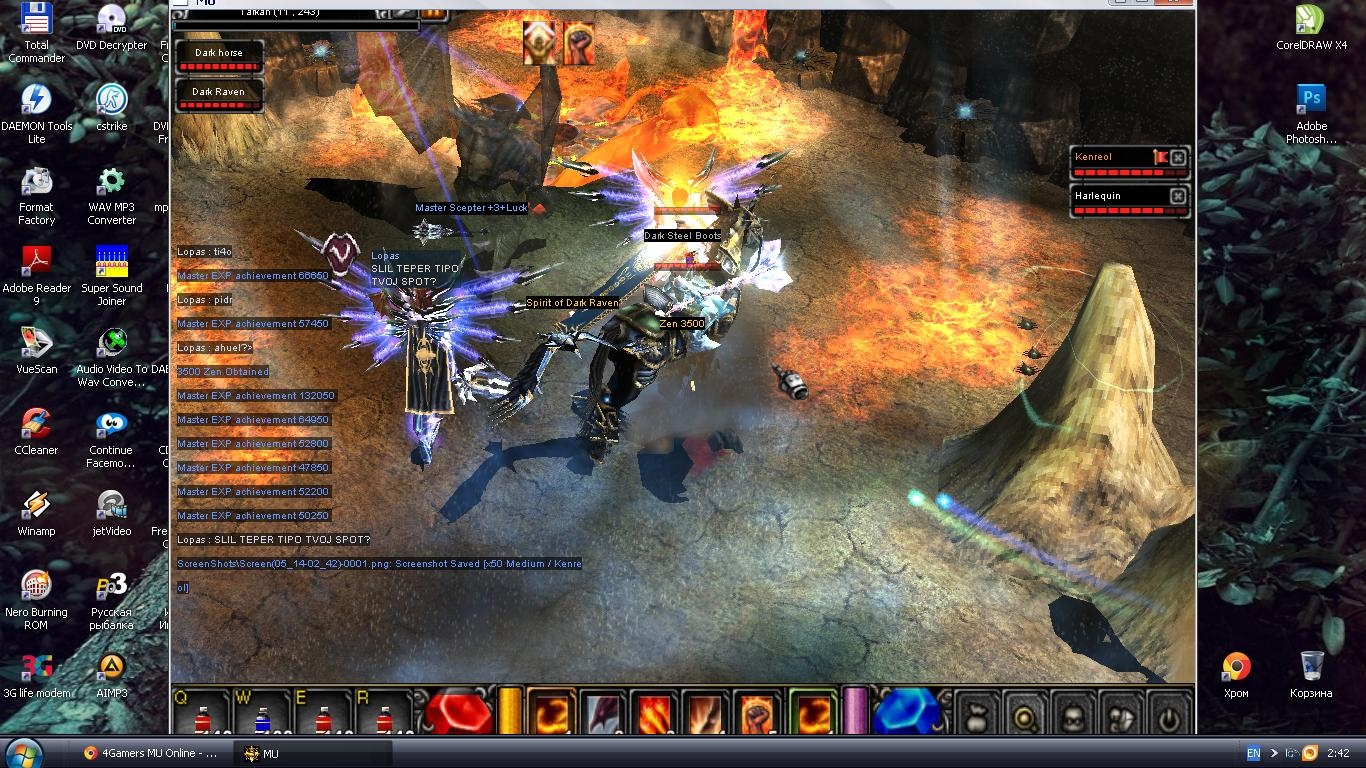Use the blue mana potion in slot W

(x=263, y=716)
